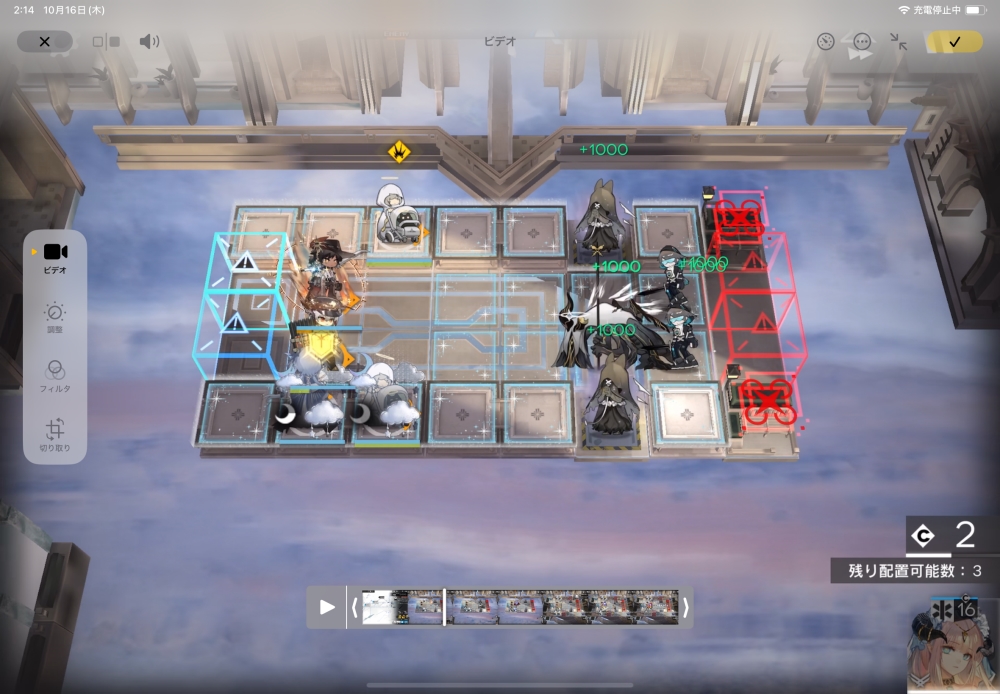The image size is (1000, 694).
Task: Click the dial icon beside the ellipsis
Action: point(825,42)
